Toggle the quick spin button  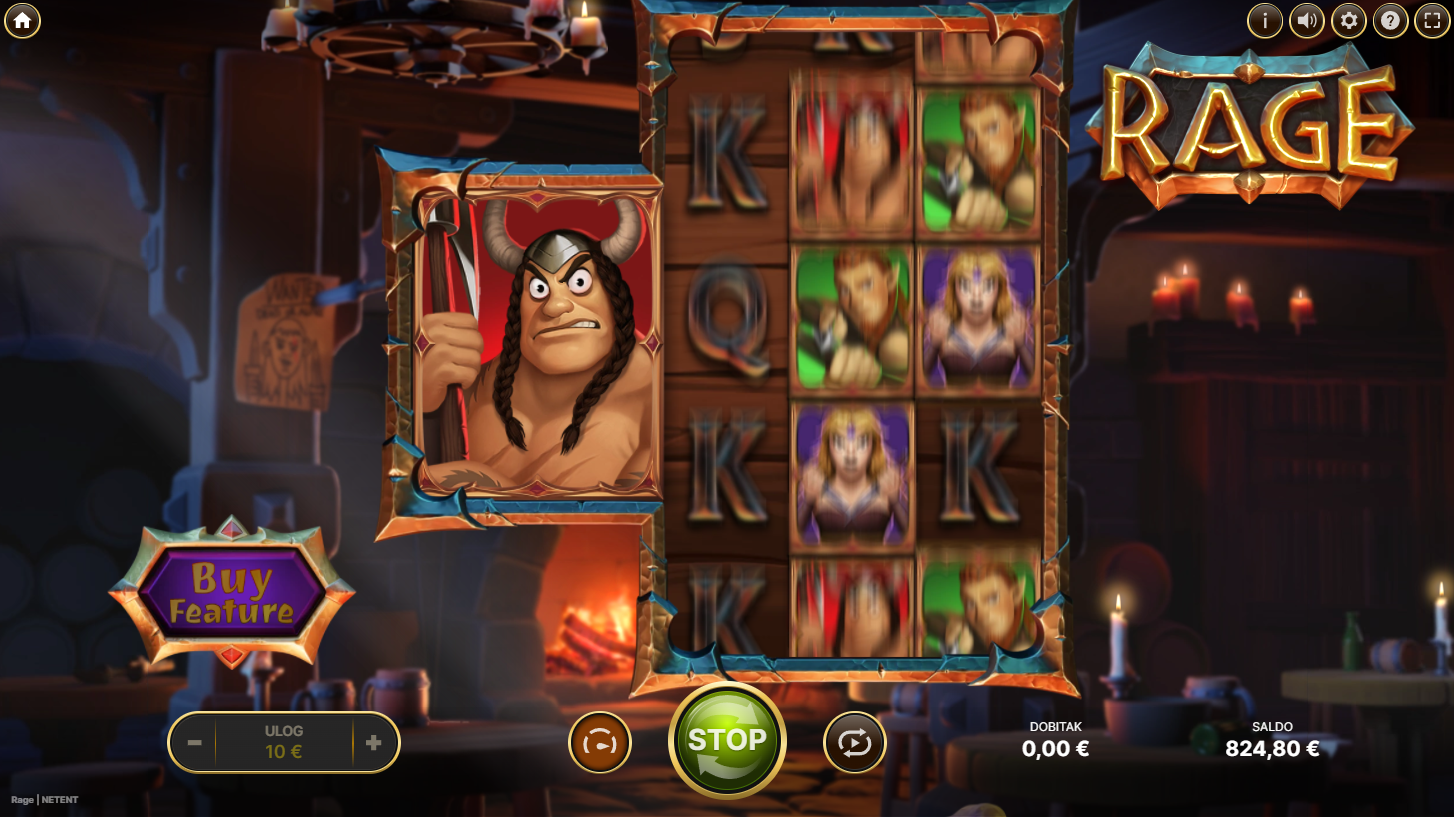[x=600, y=743]
